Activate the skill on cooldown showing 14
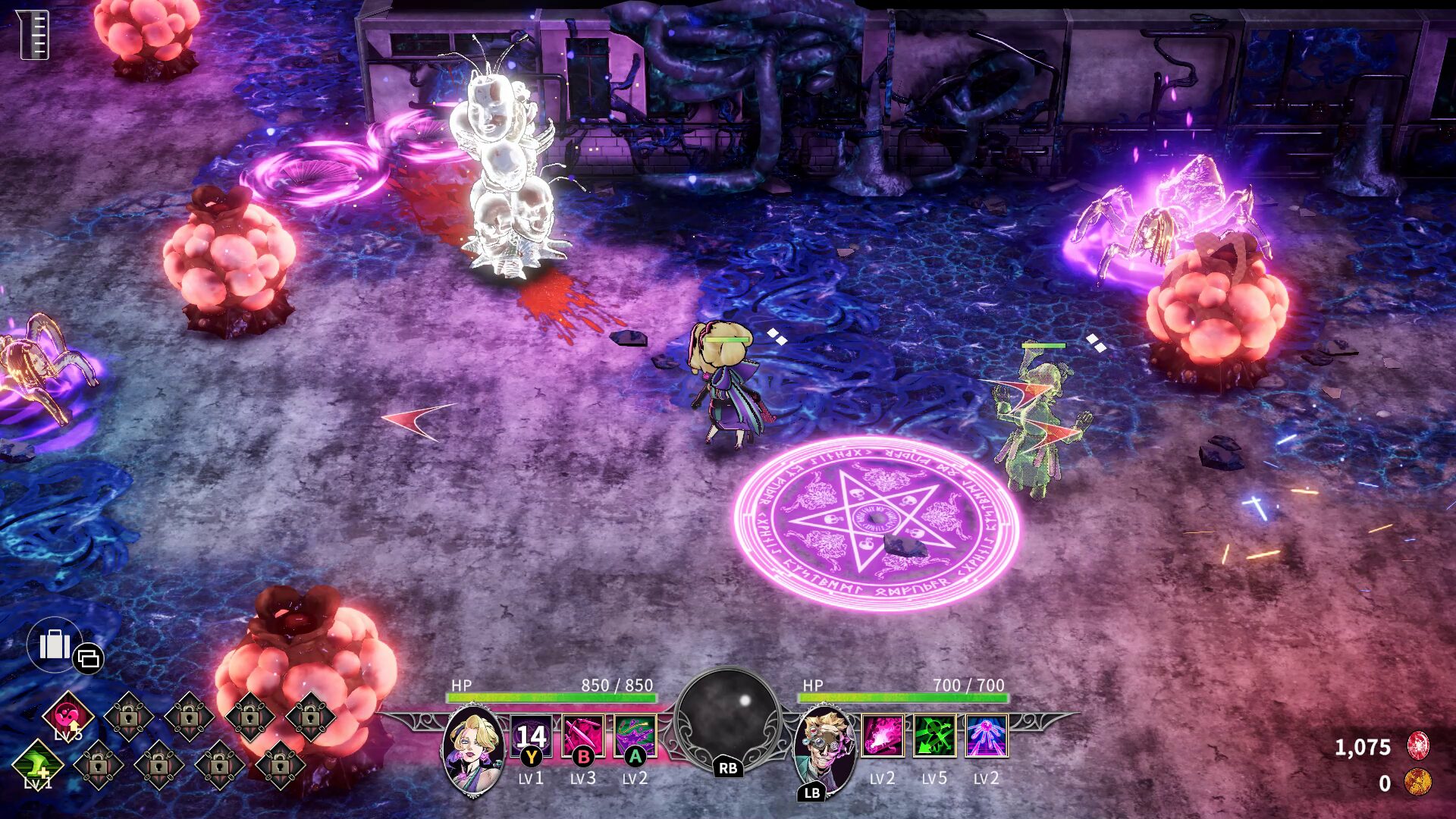Screen dimensions: 1456x819 (531, 736)
